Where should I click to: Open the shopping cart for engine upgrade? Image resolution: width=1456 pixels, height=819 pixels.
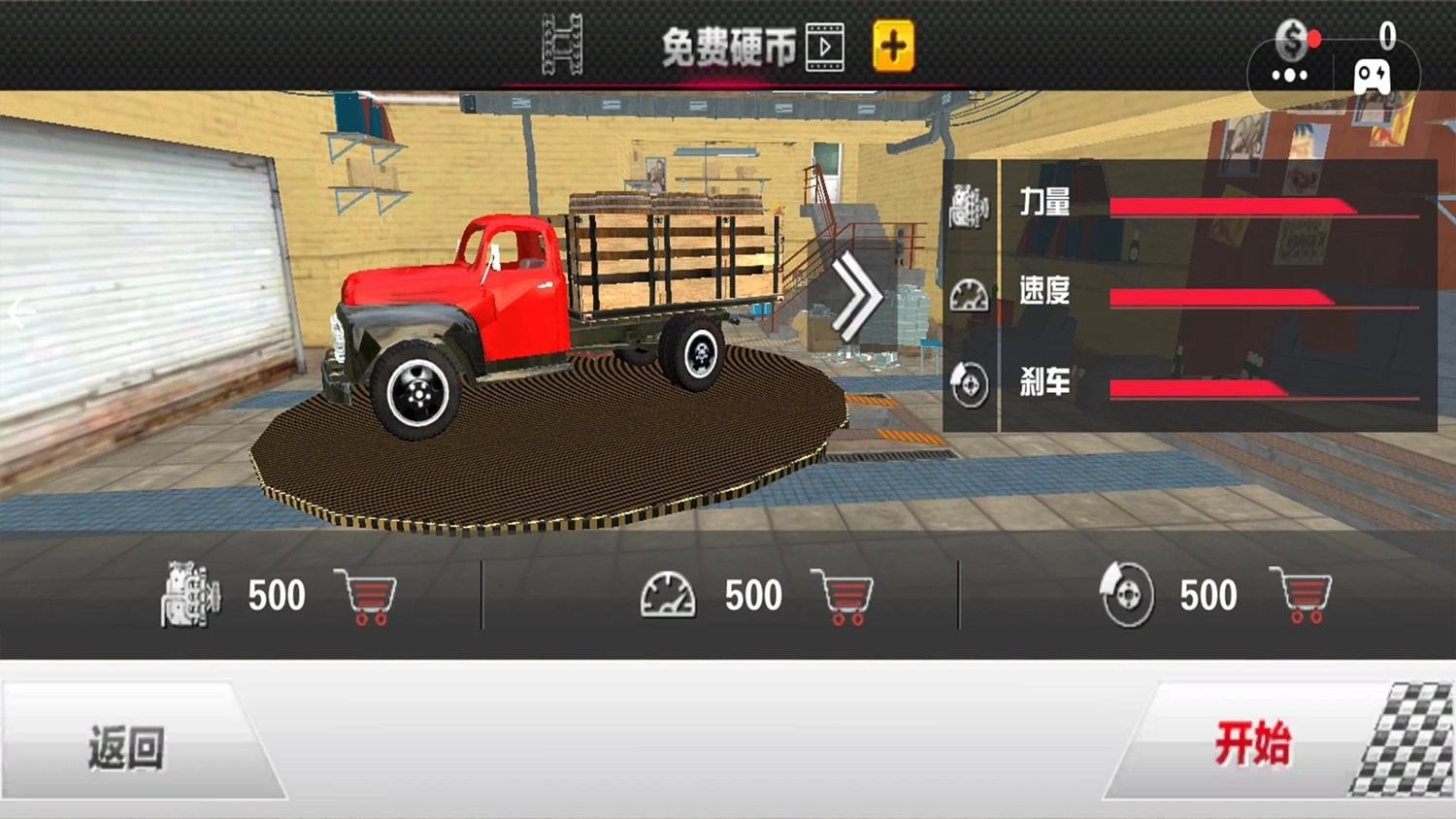(364, 596)
